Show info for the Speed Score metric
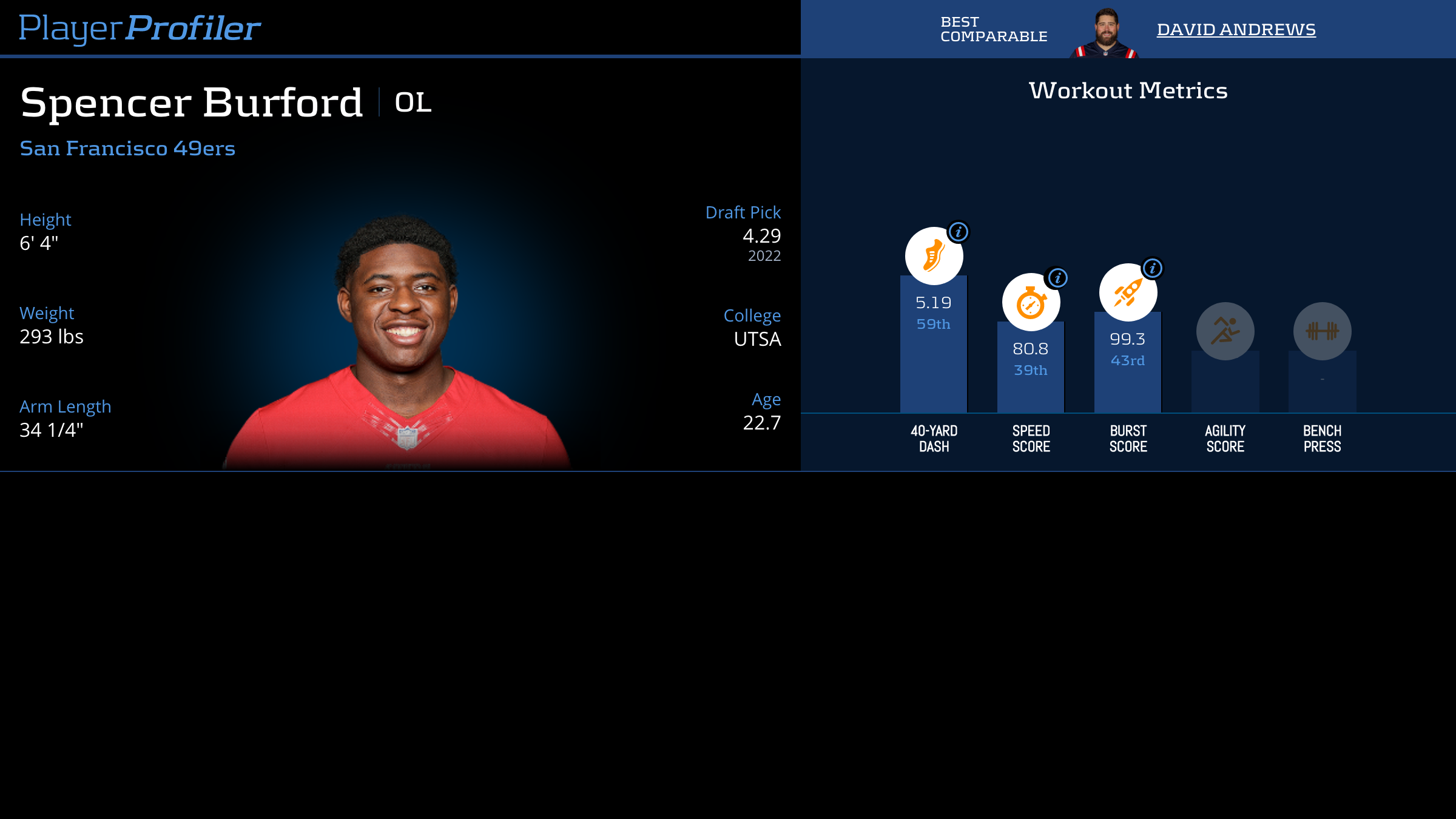The height and width of the screenshot is (819, 1456). pyautogui.click(x=1057, y=278)
